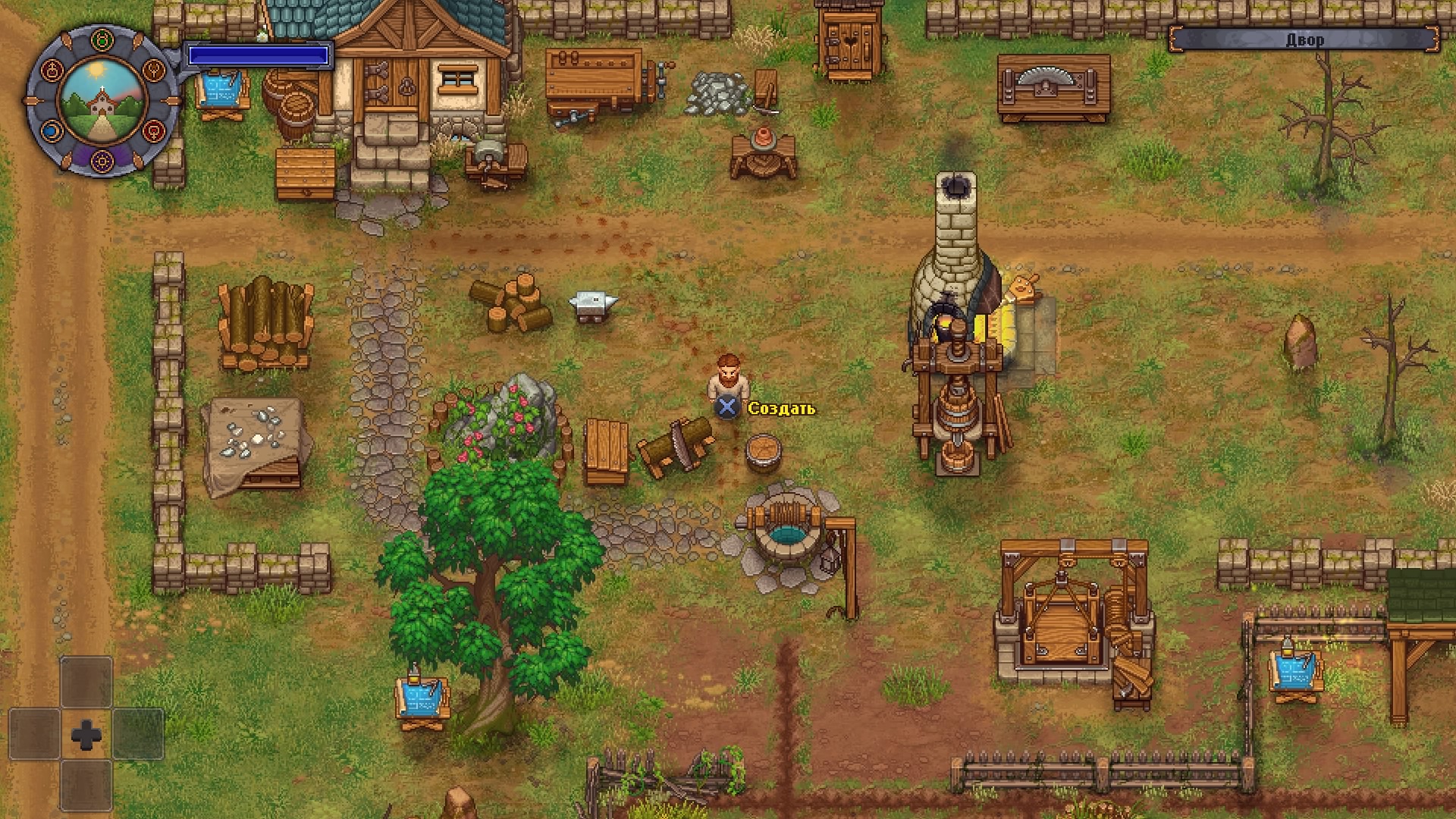Select the green day symbol on the compass wheel
The width and height of the screenshot is (1456, 819).
tap(101, 39)
